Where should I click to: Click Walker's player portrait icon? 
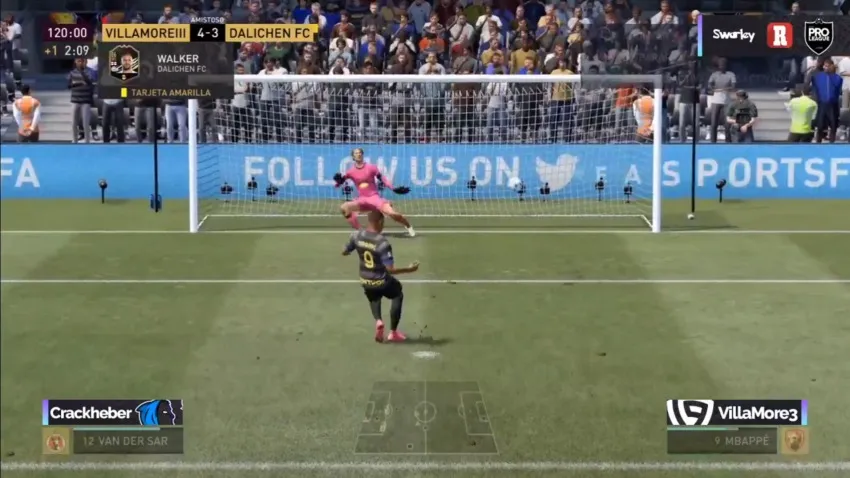(x=124, y=62)
